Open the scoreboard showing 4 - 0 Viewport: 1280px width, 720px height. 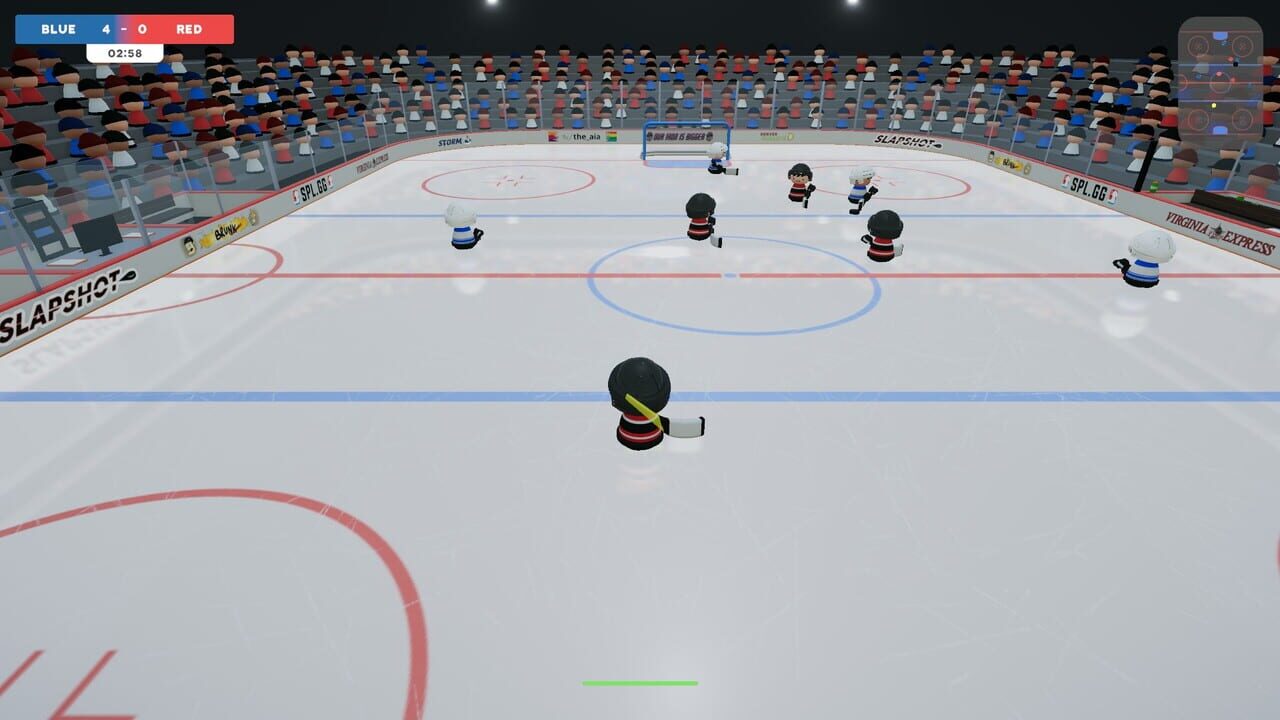coord(124,29)
